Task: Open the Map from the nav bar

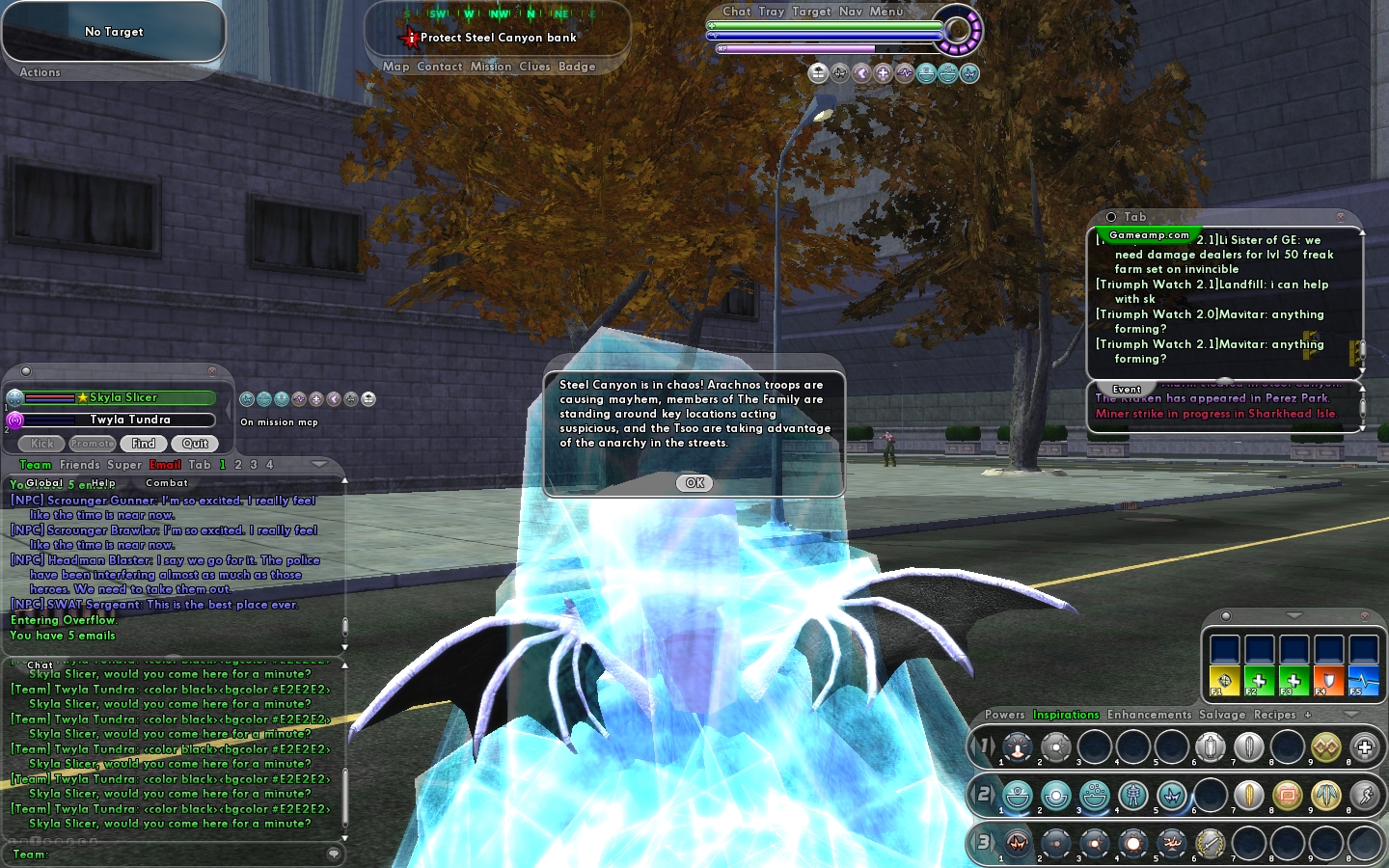Action: coord(395,67)
